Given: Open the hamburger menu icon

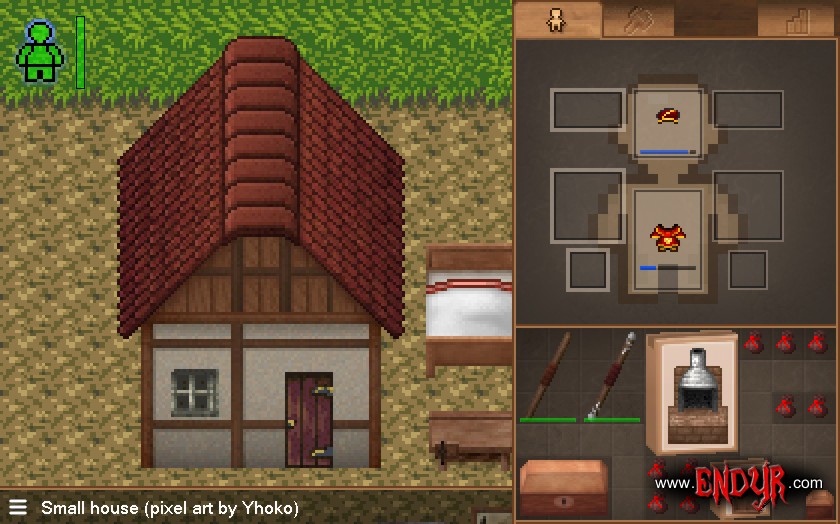Looking at the screenshot, I should click(17, 507).
